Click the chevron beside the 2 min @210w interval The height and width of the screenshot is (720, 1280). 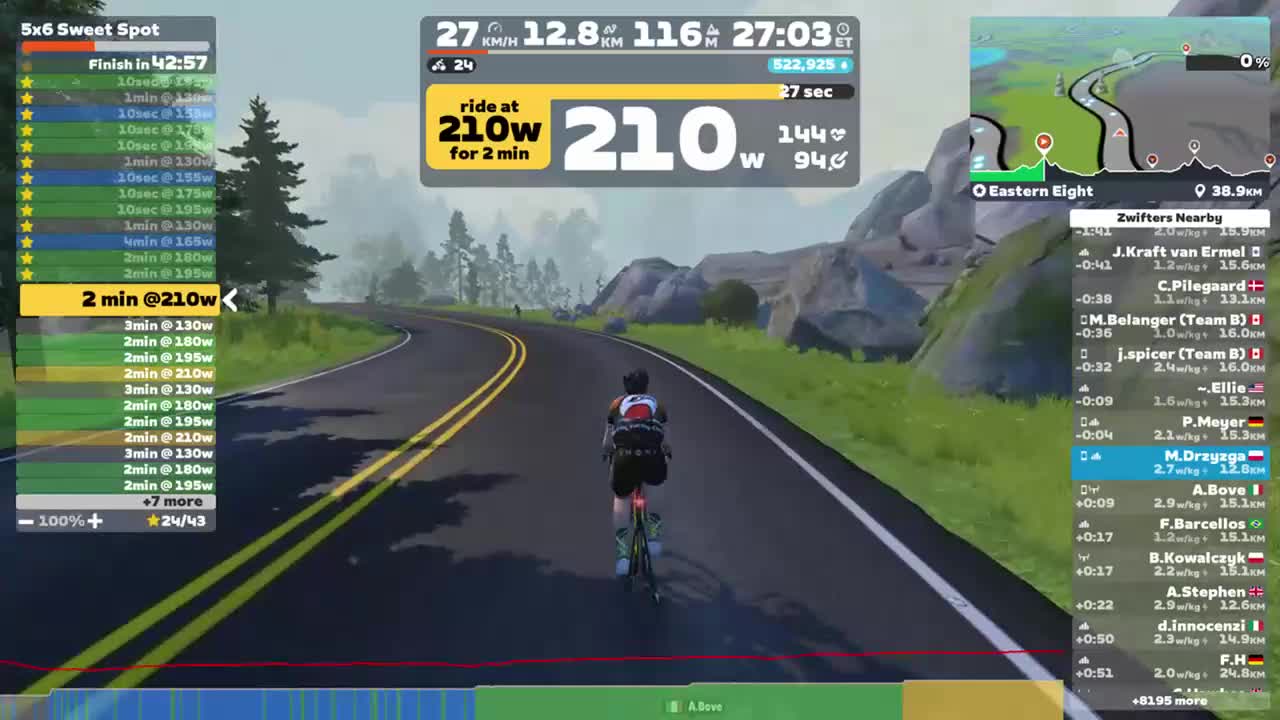click(x=230, y=299)
